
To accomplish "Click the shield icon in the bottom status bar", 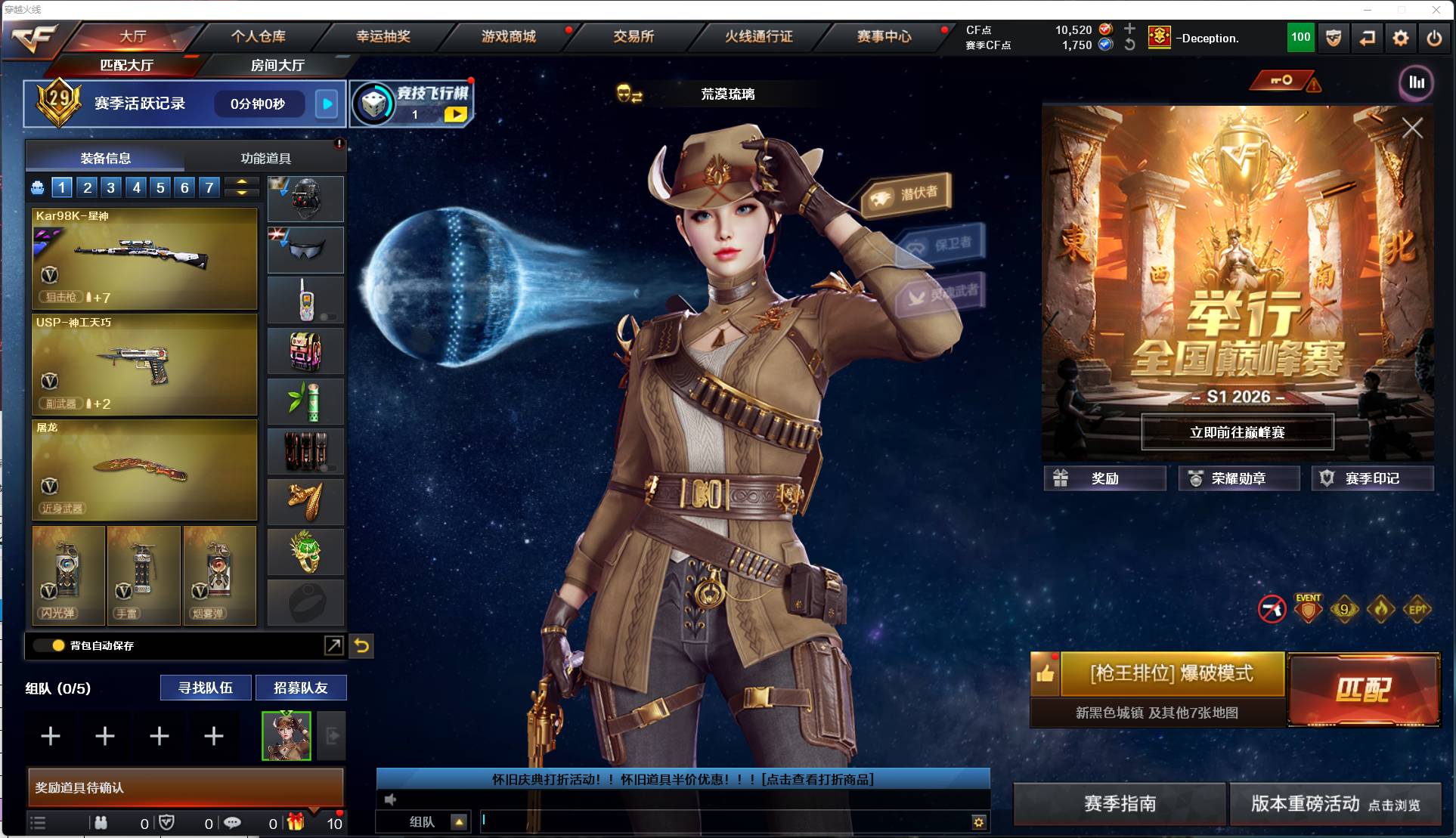I will click(x=168, y=823).
